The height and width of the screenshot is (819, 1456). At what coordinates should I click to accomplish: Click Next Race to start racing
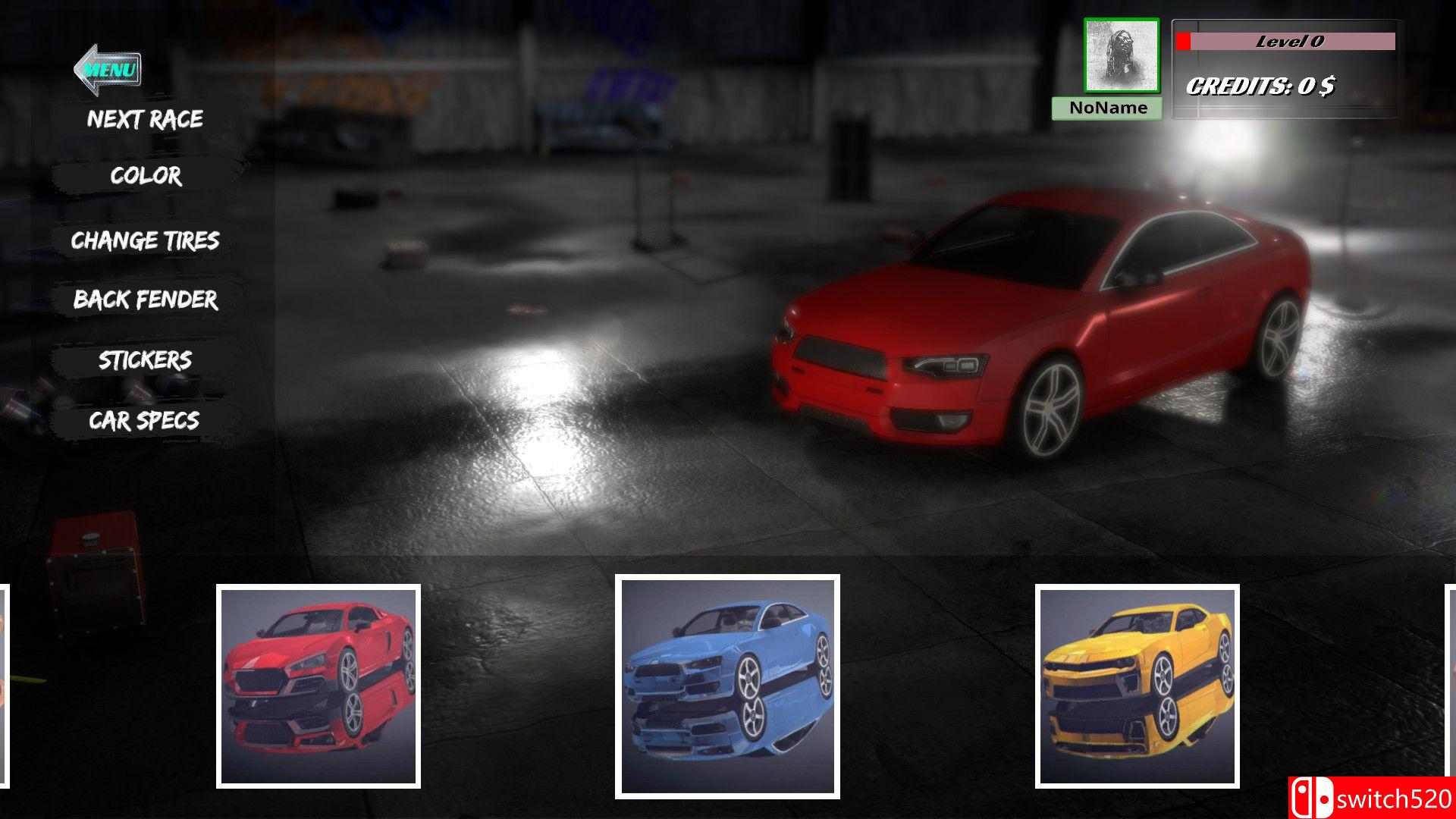coord(144,119)
